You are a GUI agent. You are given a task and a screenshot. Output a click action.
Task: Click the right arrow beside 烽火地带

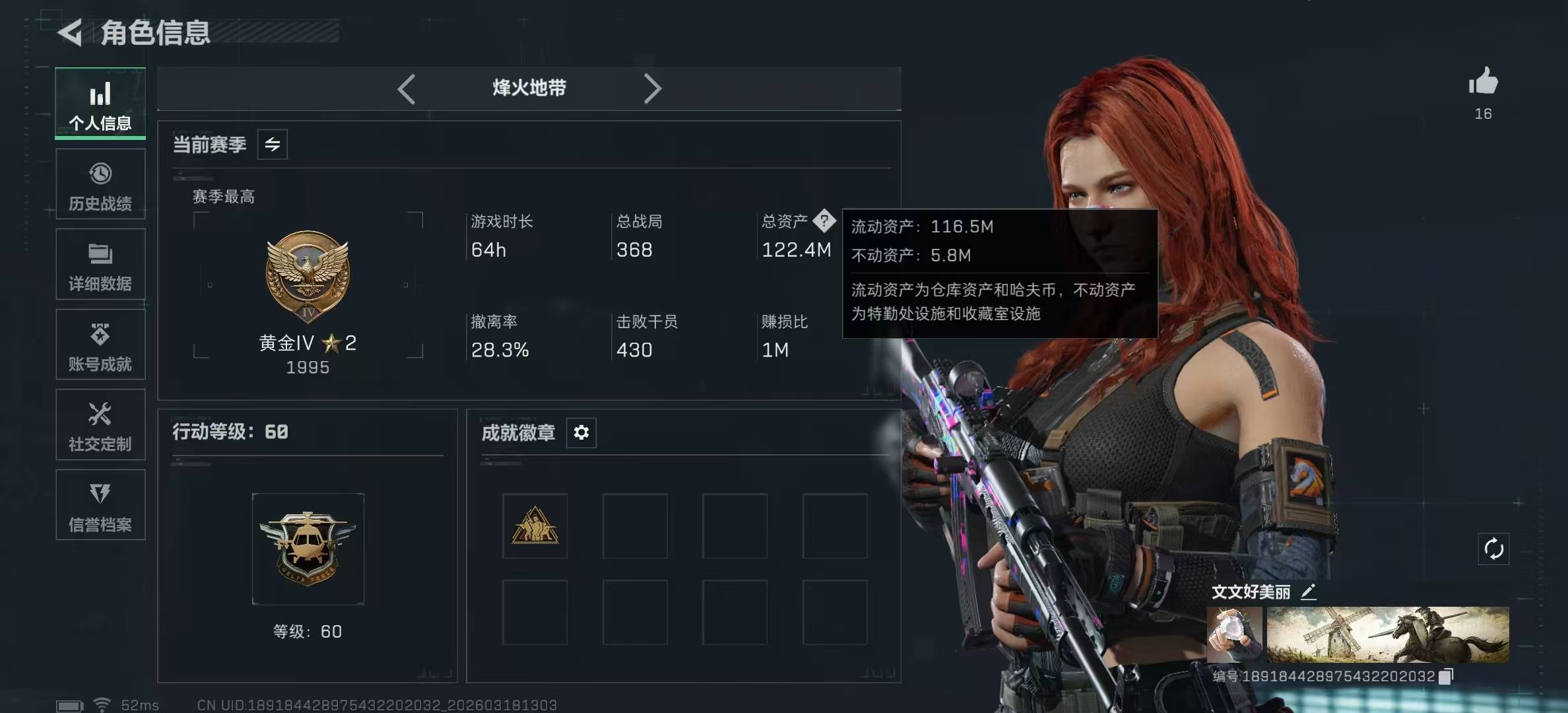(x=652, y=89)
